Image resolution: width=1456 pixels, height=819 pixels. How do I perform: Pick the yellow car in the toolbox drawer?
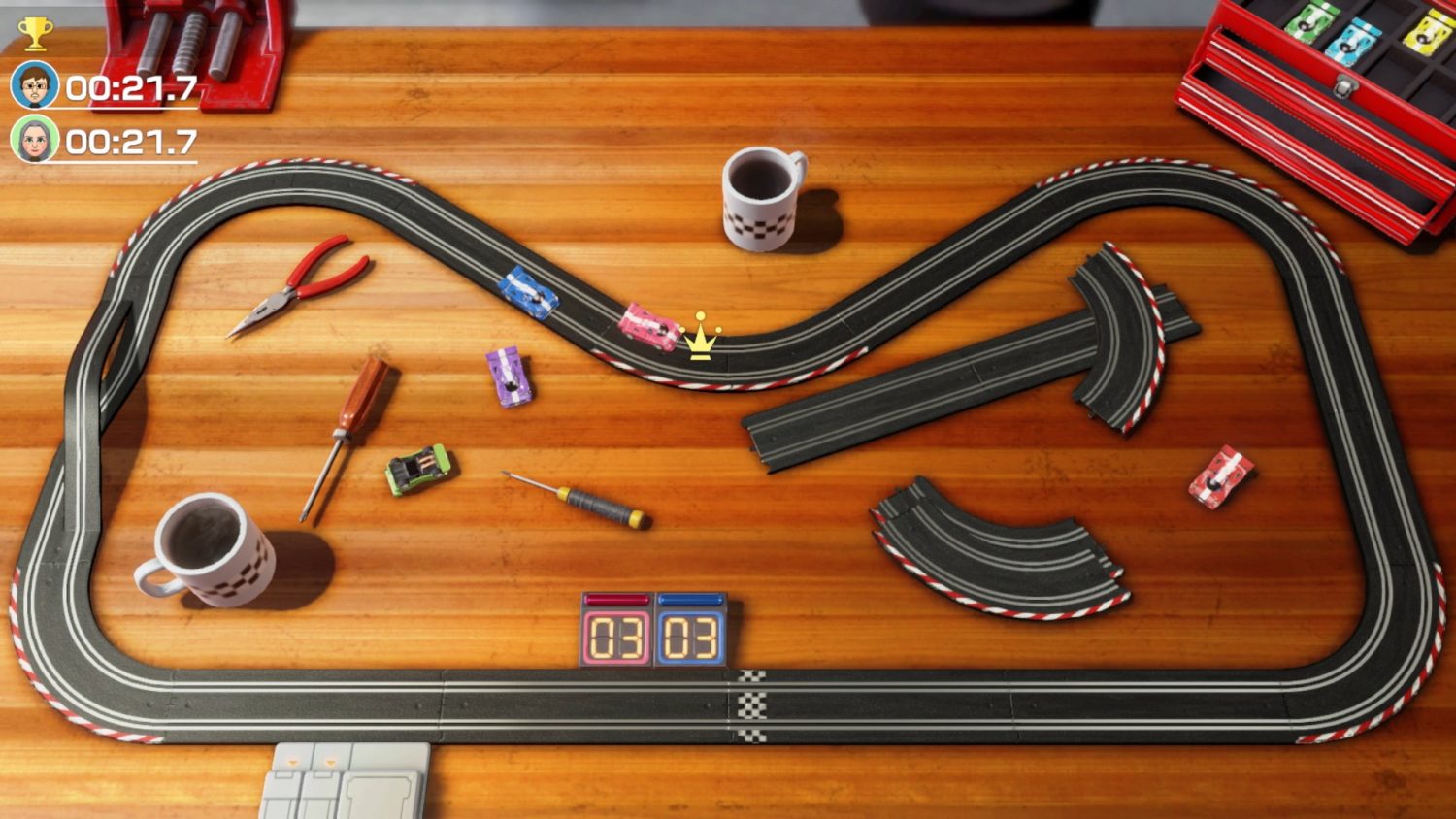(1425, 34)
